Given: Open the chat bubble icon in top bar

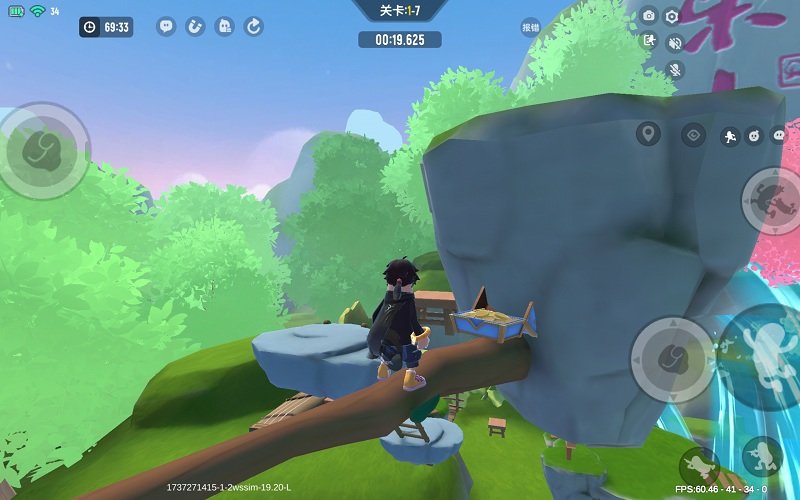Looking at the screenshot, I should 166,27.
